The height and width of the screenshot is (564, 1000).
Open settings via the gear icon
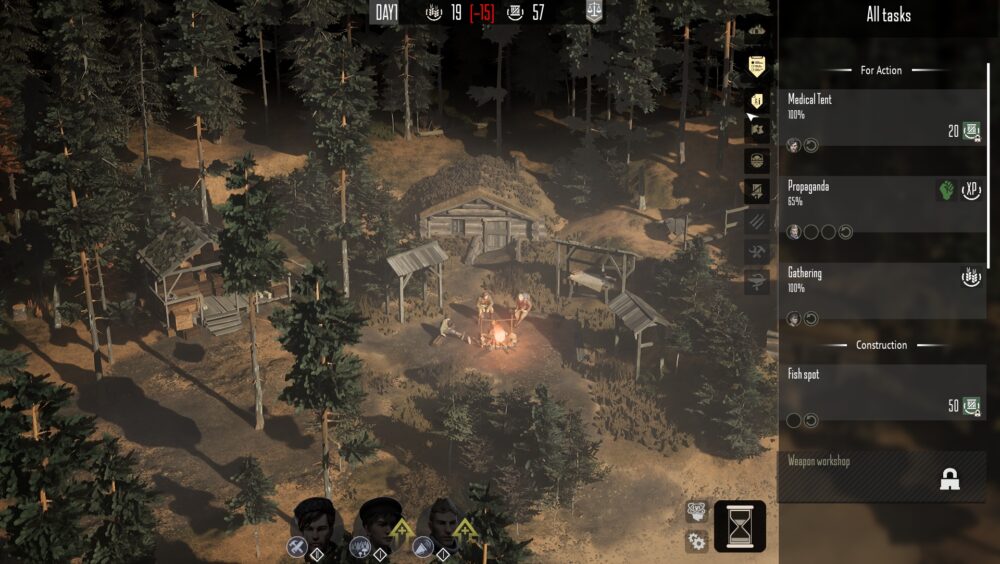pos(697,542)
